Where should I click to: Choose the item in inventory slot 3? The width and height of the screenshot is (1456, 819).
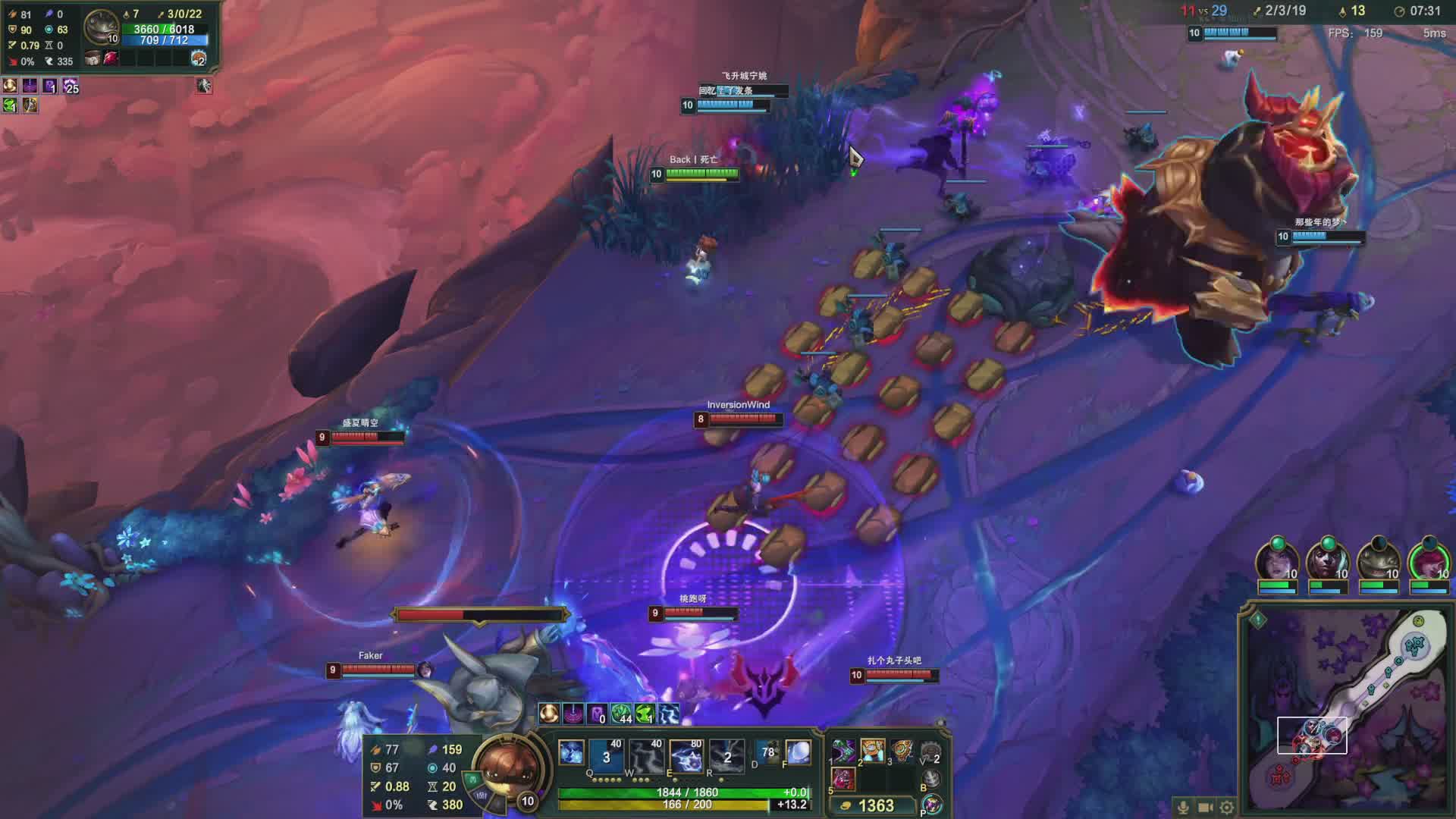click(902, 752)
